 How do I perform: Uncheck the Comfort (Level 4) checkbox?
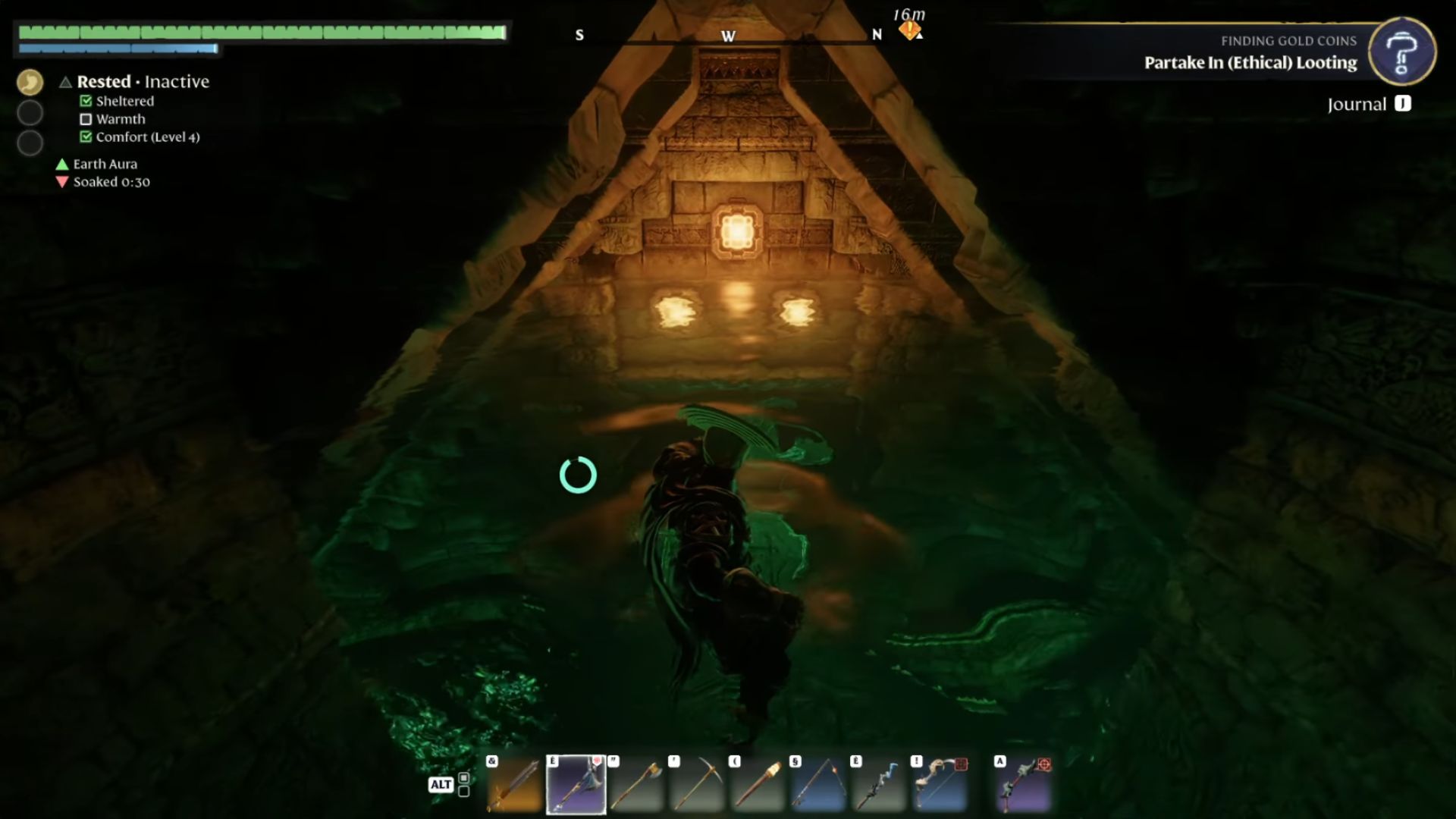84,137
